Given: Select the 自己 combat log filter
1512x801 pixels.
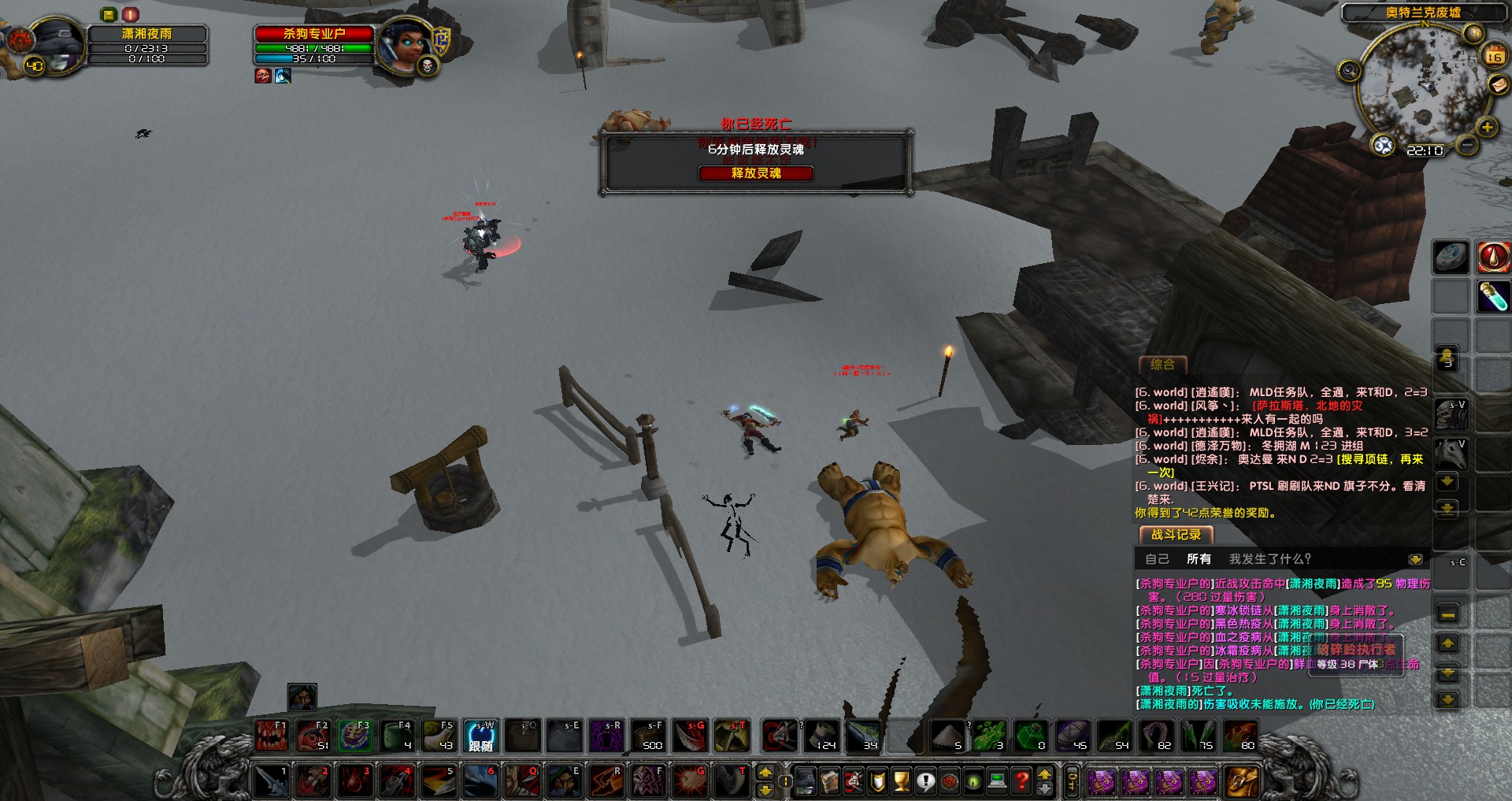Looking at the screenshot, I should [x=1157, y=559].
